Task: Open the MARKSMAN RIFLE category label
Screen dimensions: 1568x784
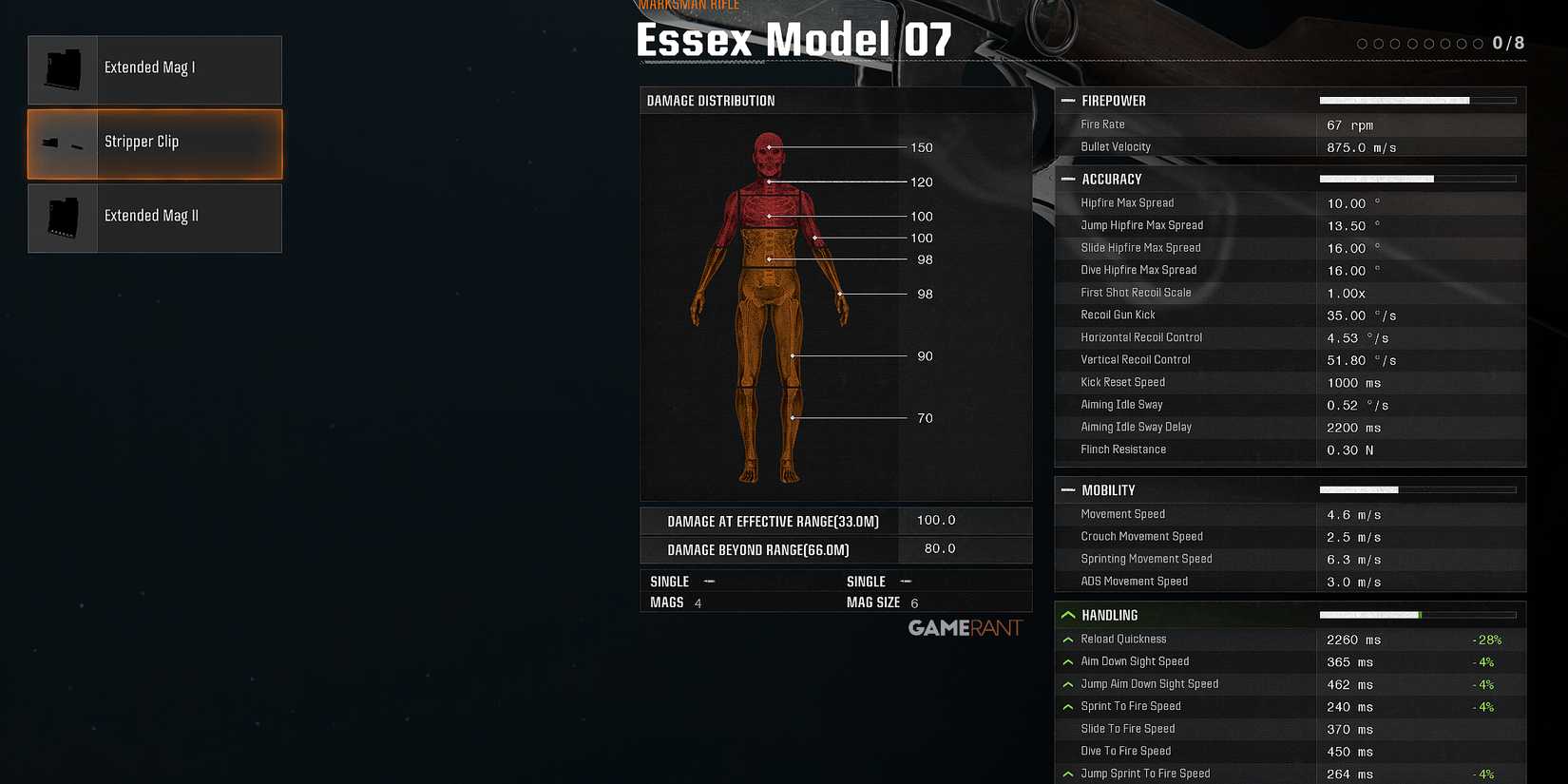Action: (688, 5)
